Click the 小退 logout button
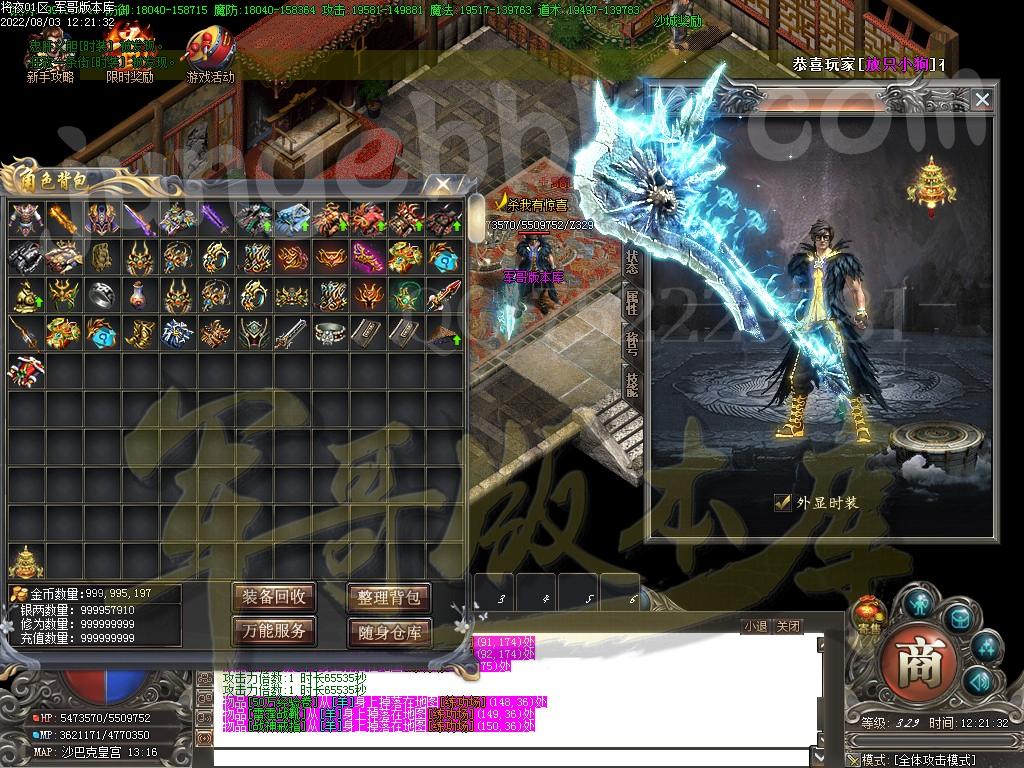The image size is (1024, 768). [x=755, y=627]
